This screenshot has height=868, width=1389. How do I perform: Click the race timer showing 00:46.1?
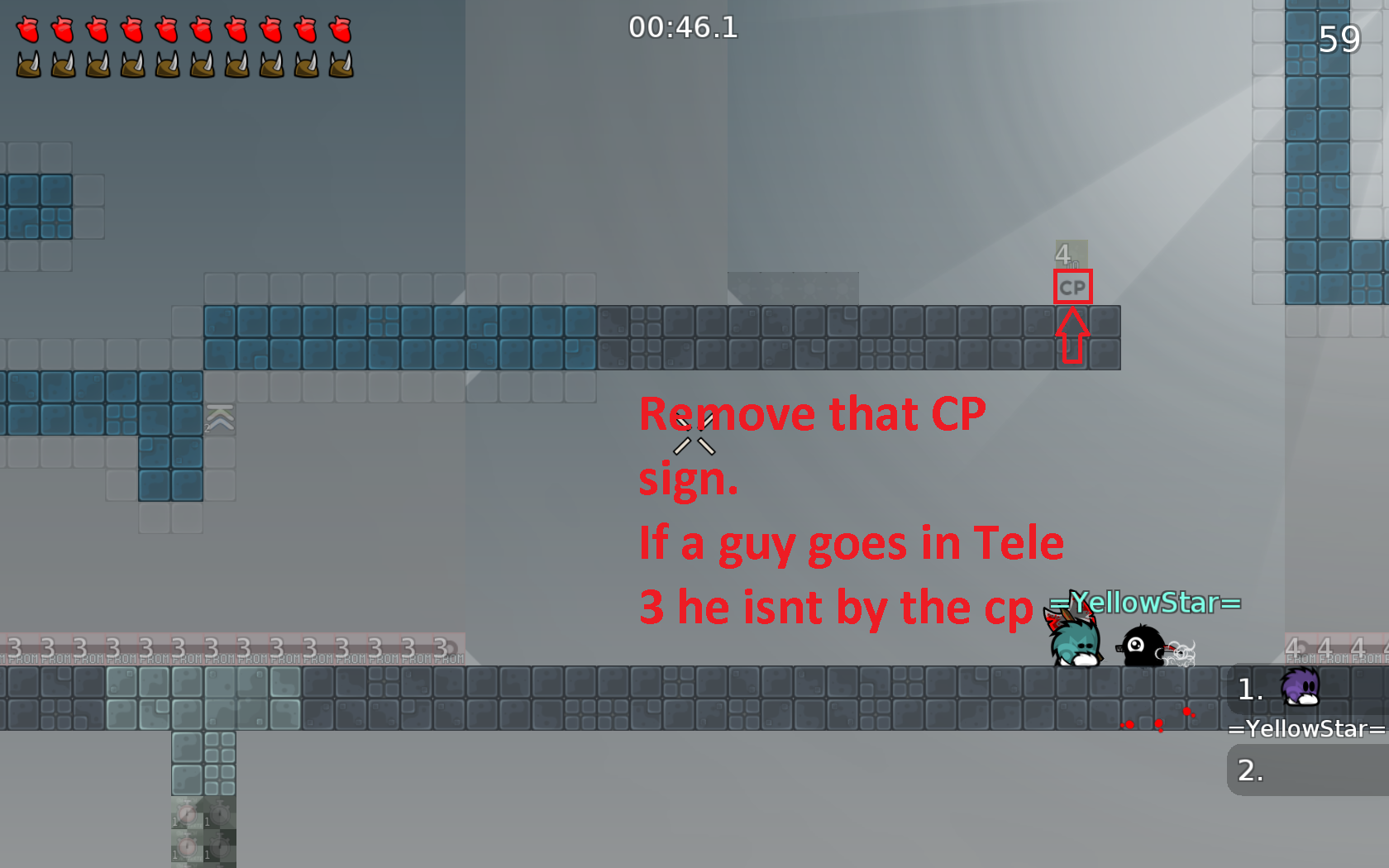pyautogui.click(x=685, y=27)
